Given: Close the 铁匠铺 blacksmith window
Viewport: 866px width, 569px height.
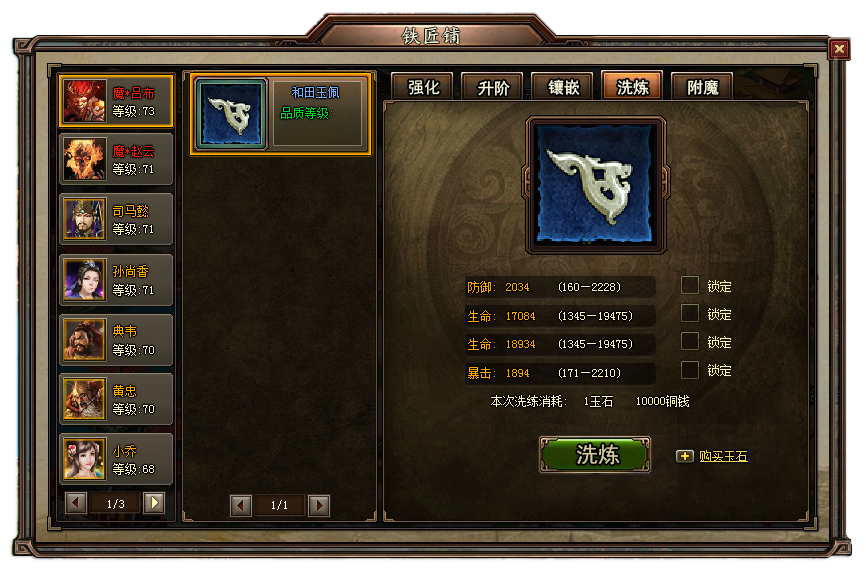Looking at the screenshot, I should 838,49.
